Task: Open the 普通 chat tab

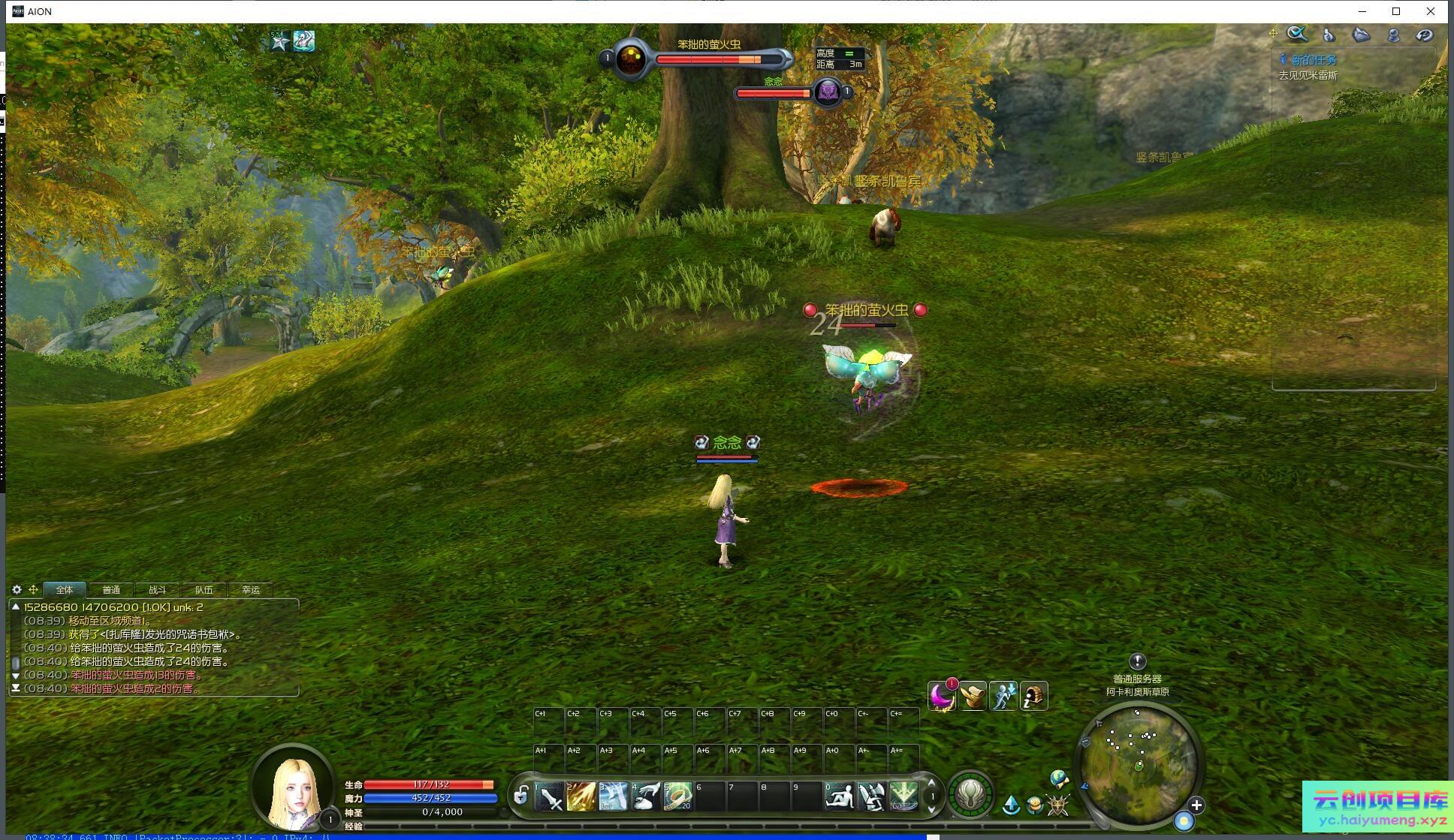Action: [111, 590]
